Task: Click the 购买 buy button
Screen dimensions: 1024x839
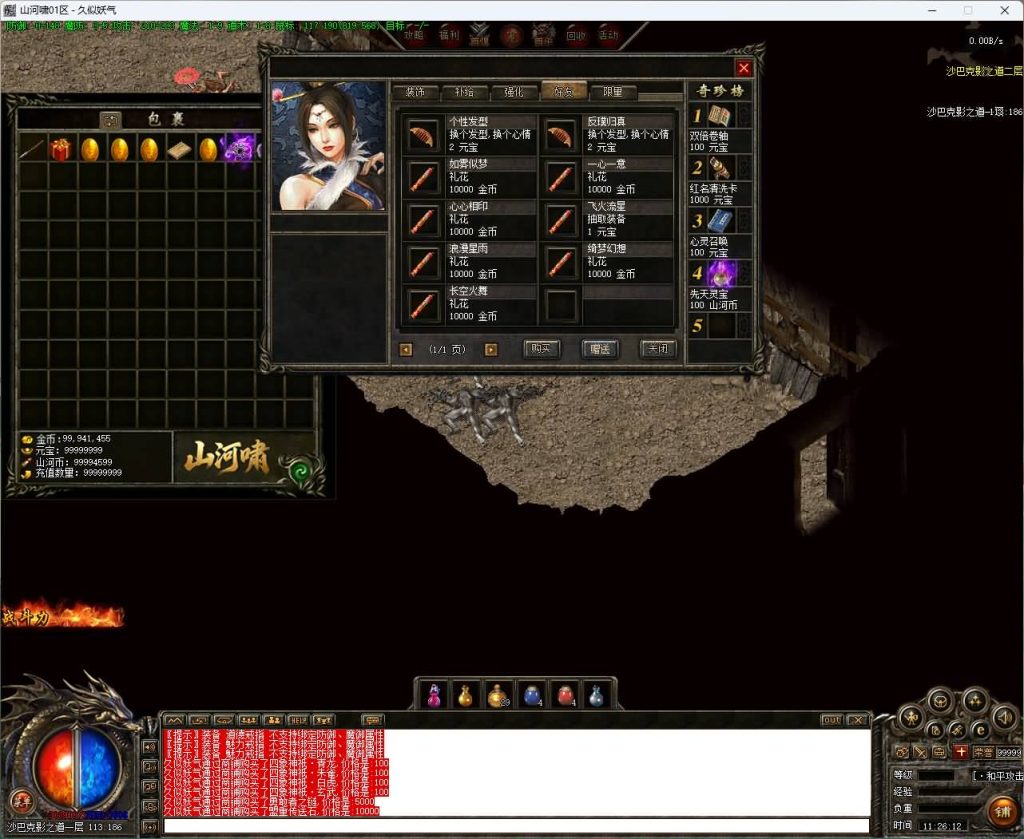Action: pos(541,349)
